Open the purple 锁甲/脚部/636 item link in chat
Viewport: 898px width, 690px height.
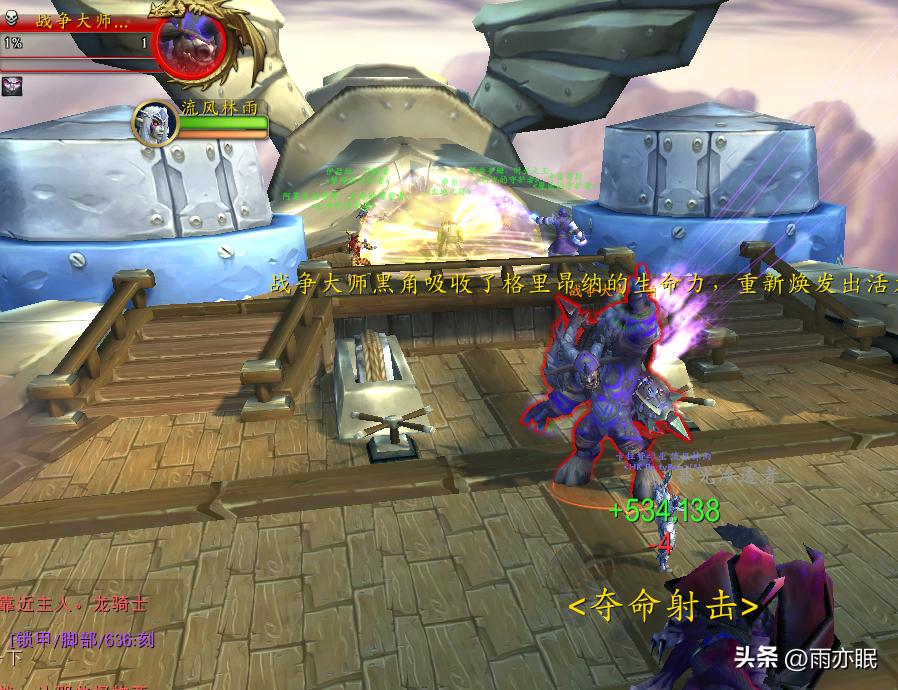tap(82, 640)
